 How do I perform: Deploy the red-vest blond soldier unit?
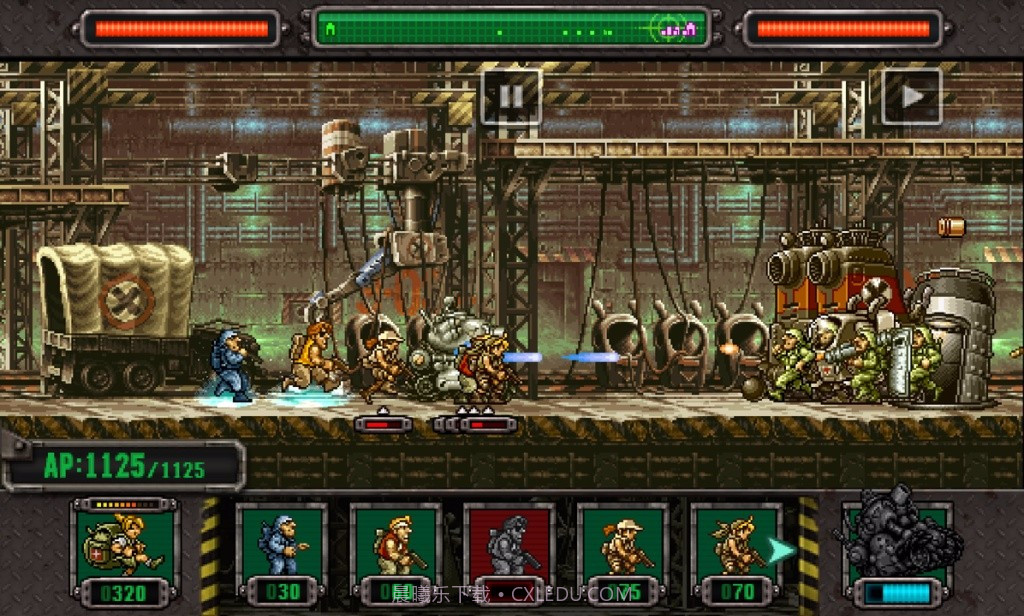click(396, 551)
